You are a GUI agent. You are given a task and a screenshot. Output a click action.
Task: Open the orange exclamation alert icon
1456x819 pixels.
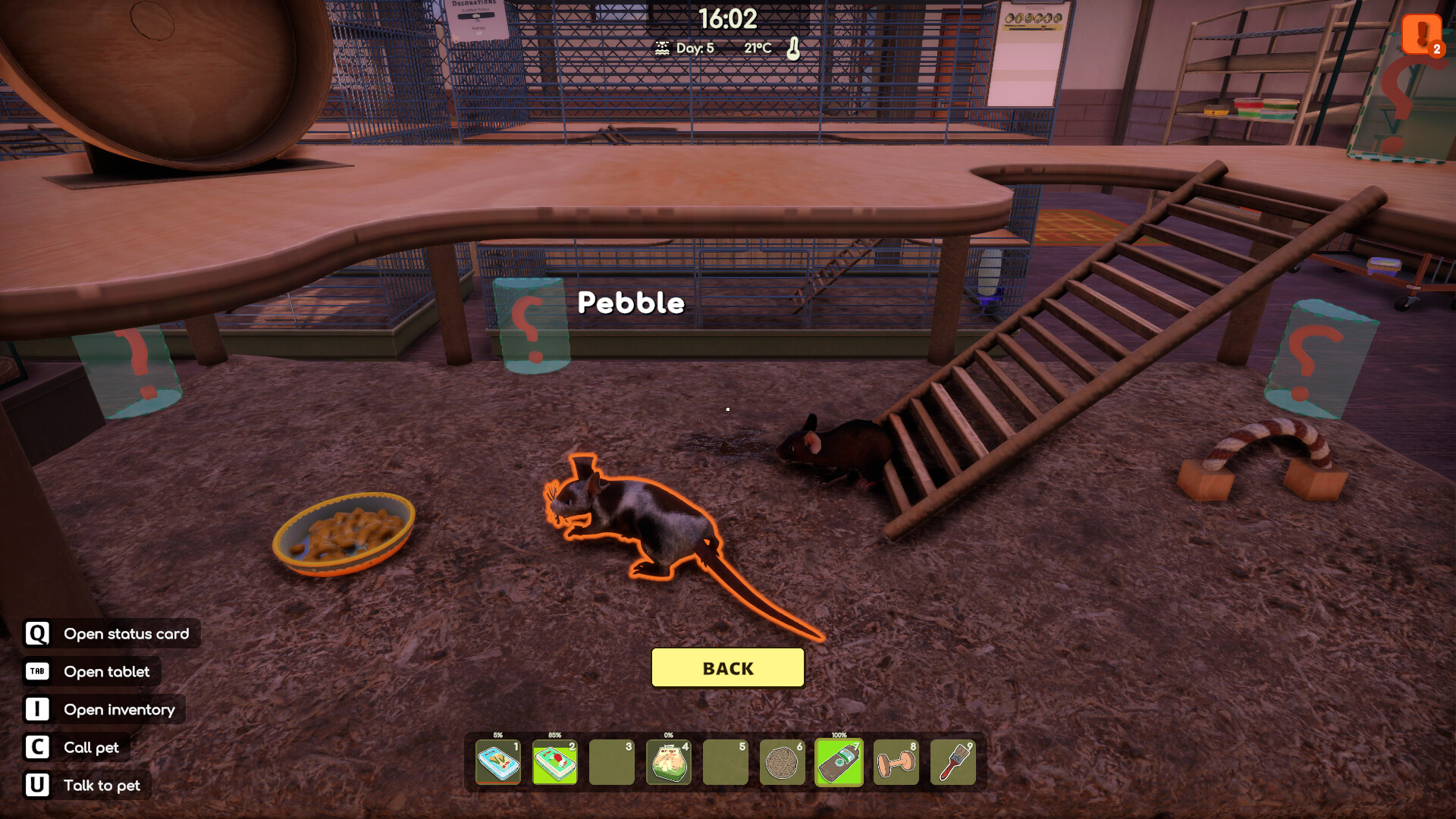click(x=1421, y=33)
